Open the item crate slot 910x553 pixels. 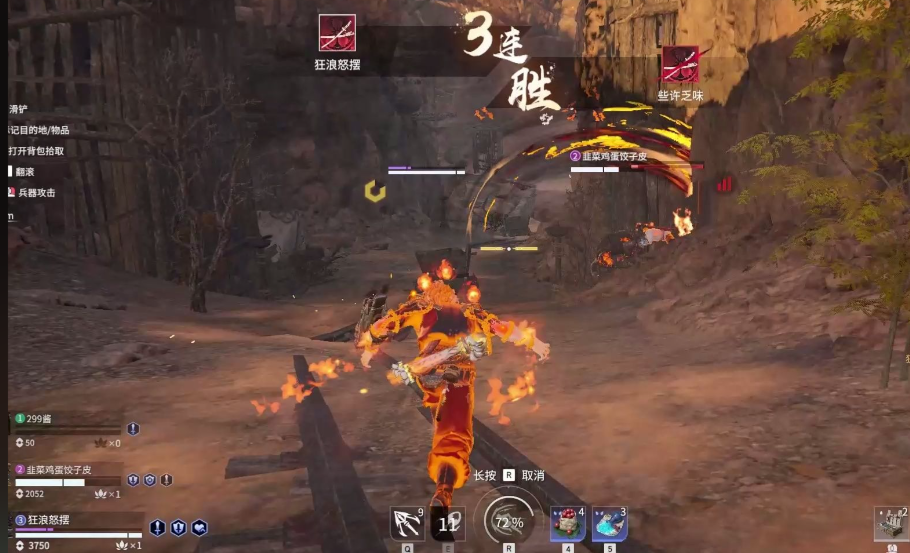click(892, 523)
